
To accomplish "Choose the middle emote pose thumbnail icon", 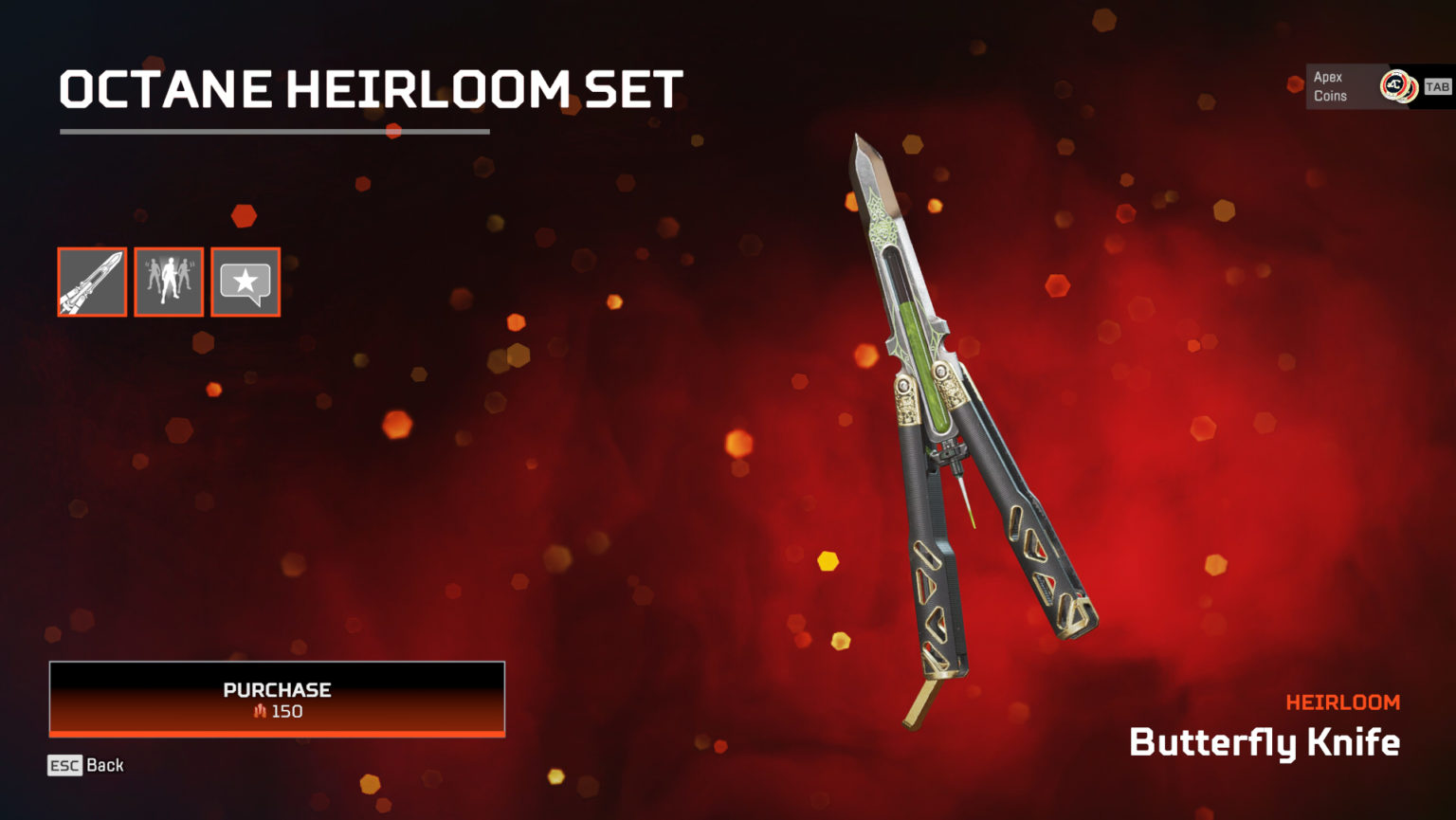I will click(169, 282).
